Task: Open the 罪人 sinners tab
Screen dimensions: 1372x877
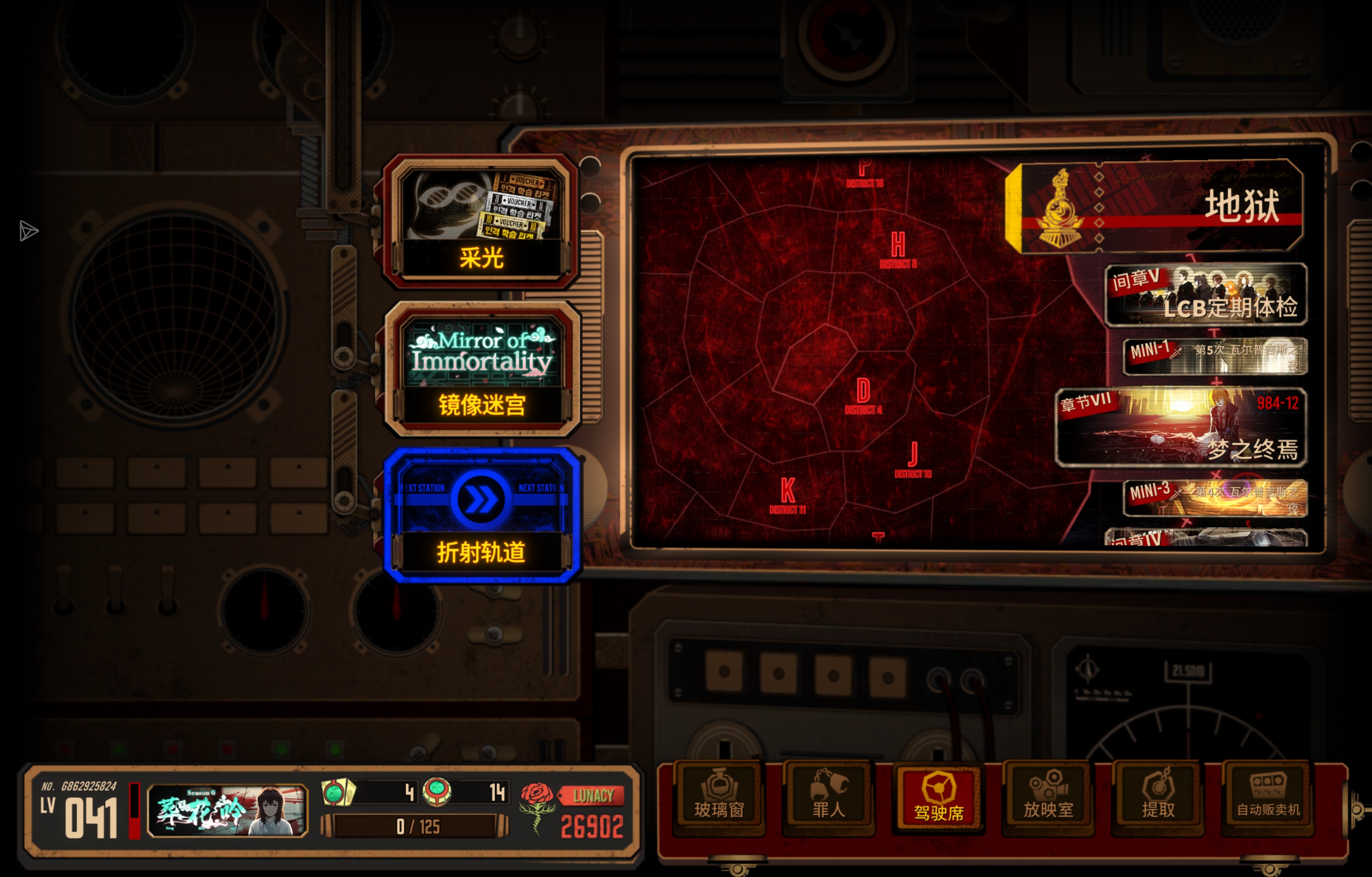Action: (828, 796)
